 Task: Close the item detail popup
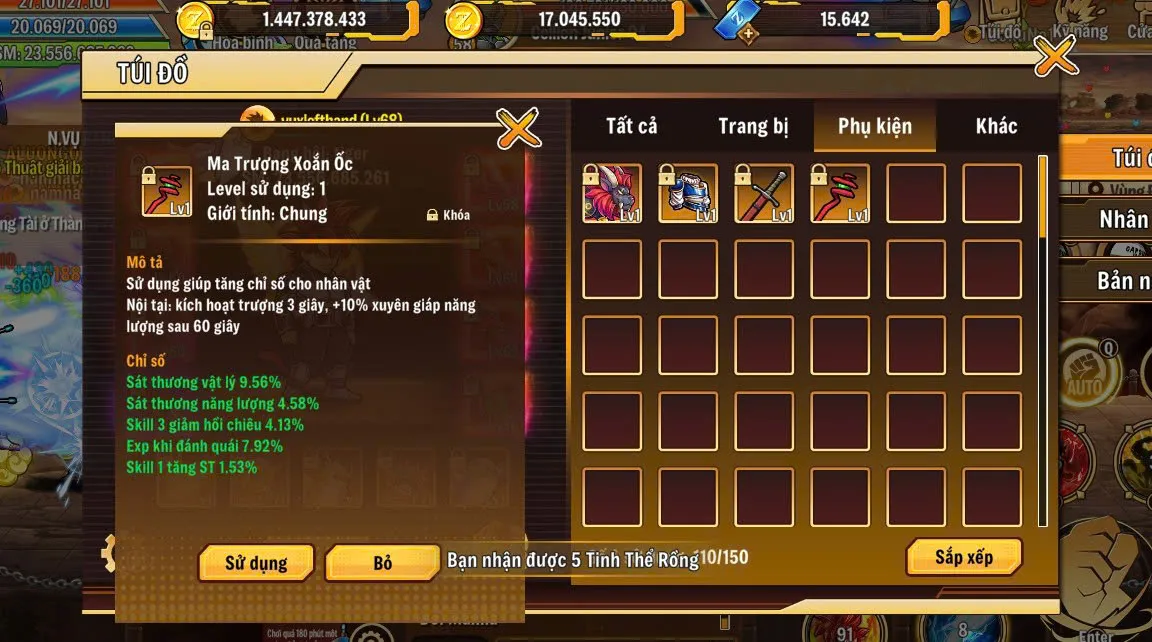(518, 128)
